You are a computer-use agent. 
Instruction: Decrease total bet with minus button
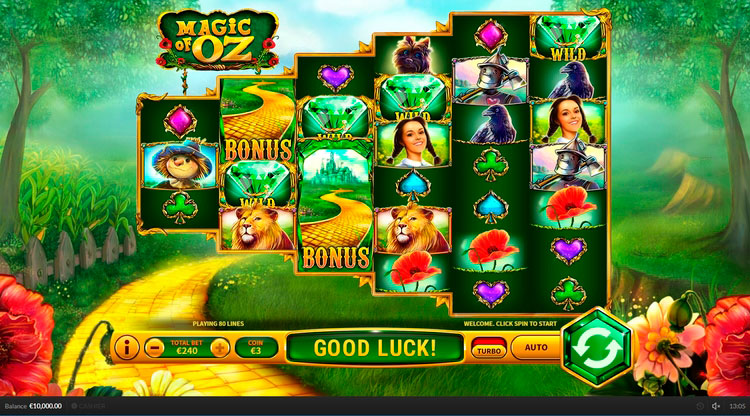point(155,348)
